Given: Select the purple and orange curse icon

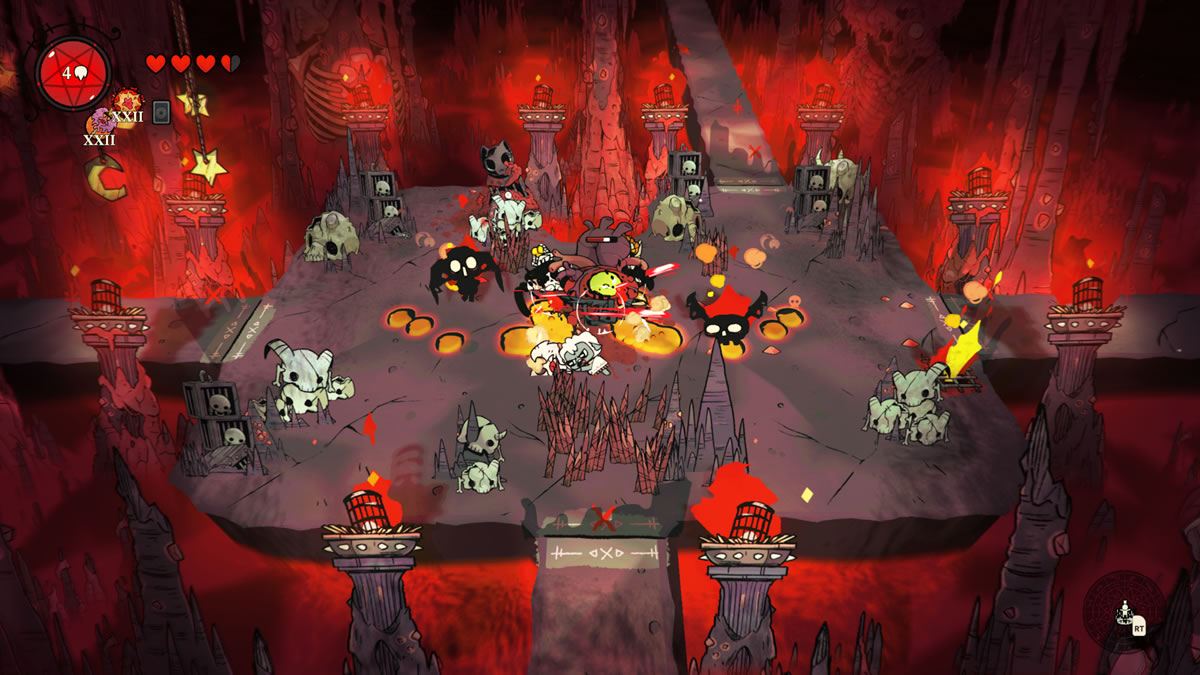Looking at the screenshot, I should point(100,123).
